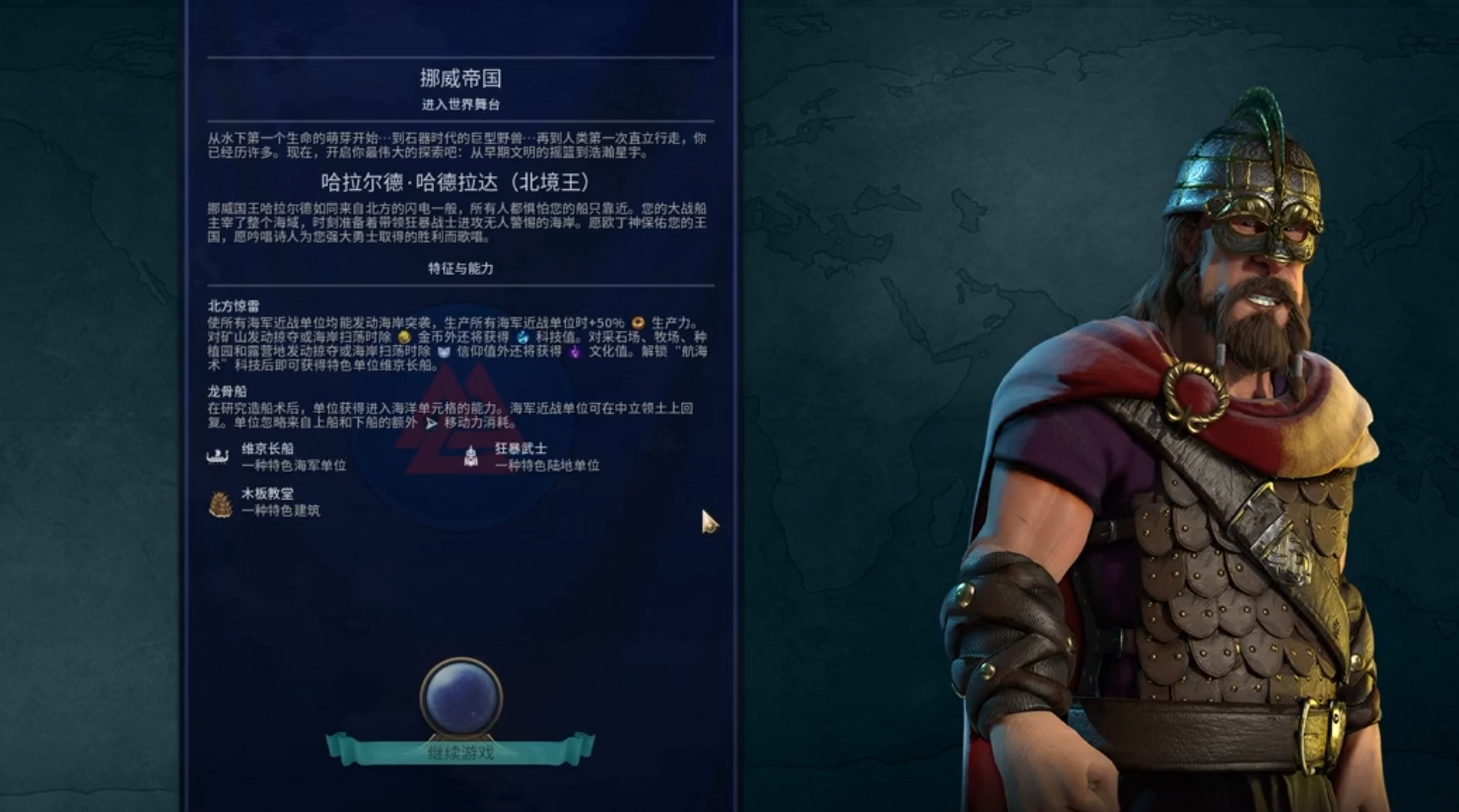Click the 移动力 movement arrow icon
Image resolution: width=1459 pixels, height=812 pixels.
pos(433,422)
